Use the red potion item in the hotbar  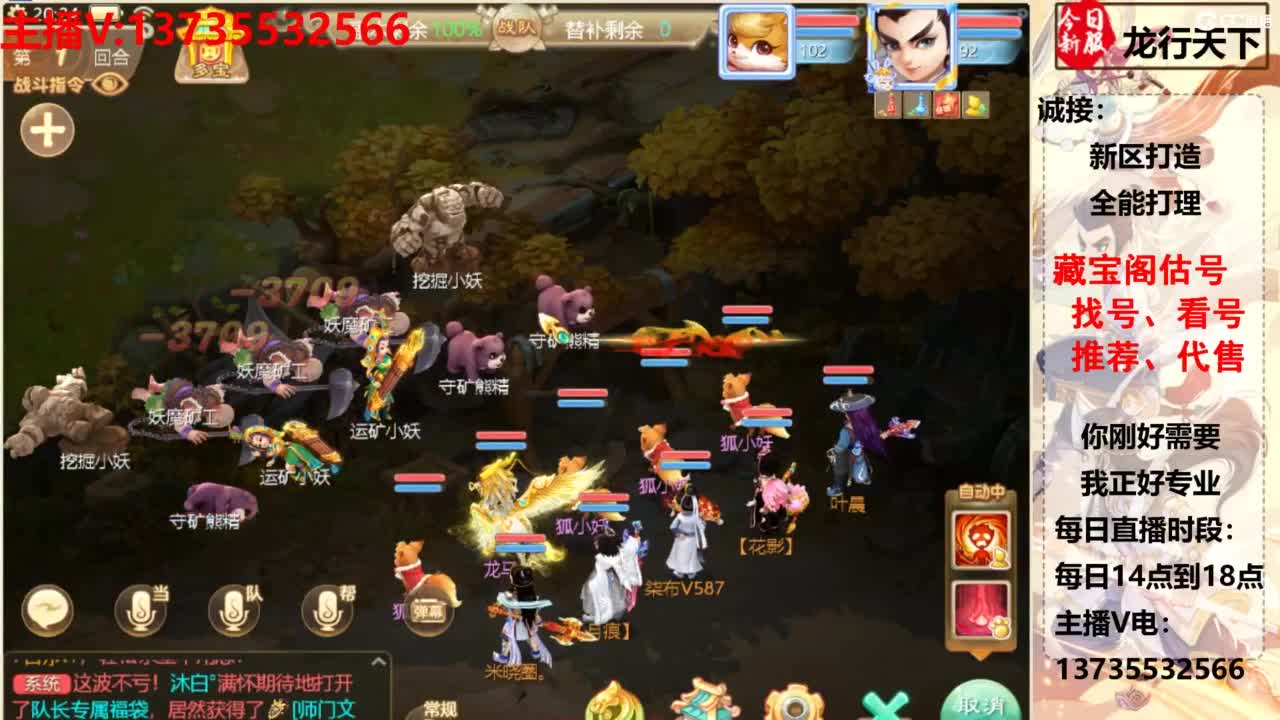pyautogui.click(x=888, y=105)
